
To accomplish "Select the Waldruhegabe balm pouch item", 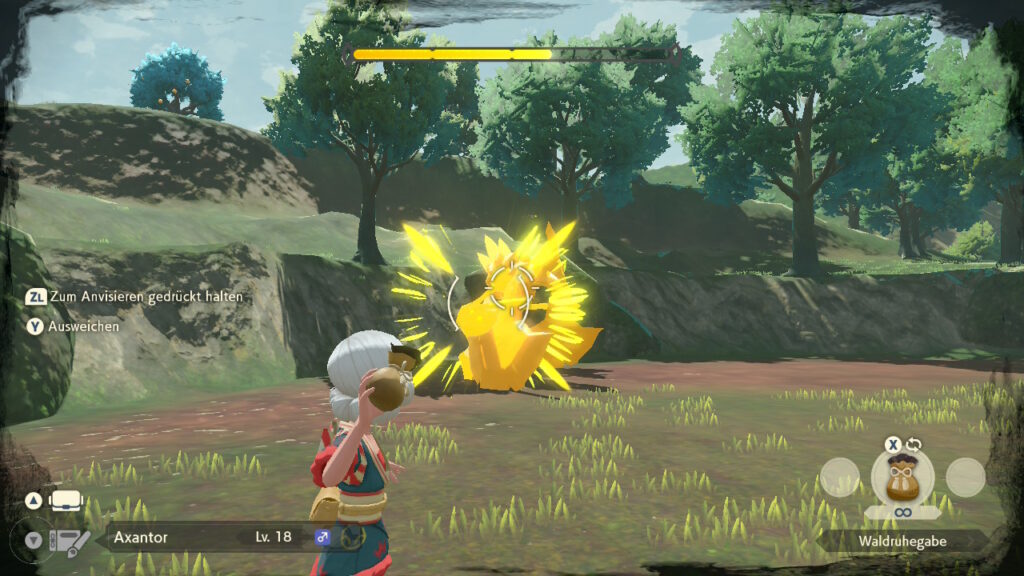I will pyautogui.click(x=902, y=477).
